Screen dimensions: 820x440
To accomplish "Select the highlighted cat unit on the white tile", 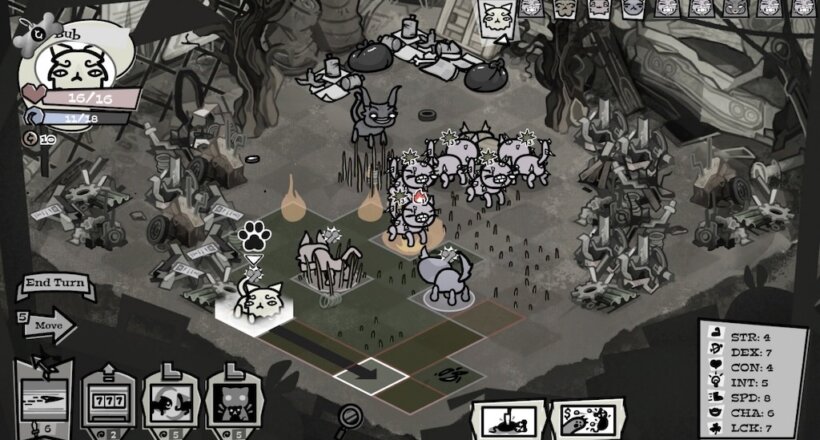I will (253, 300).
